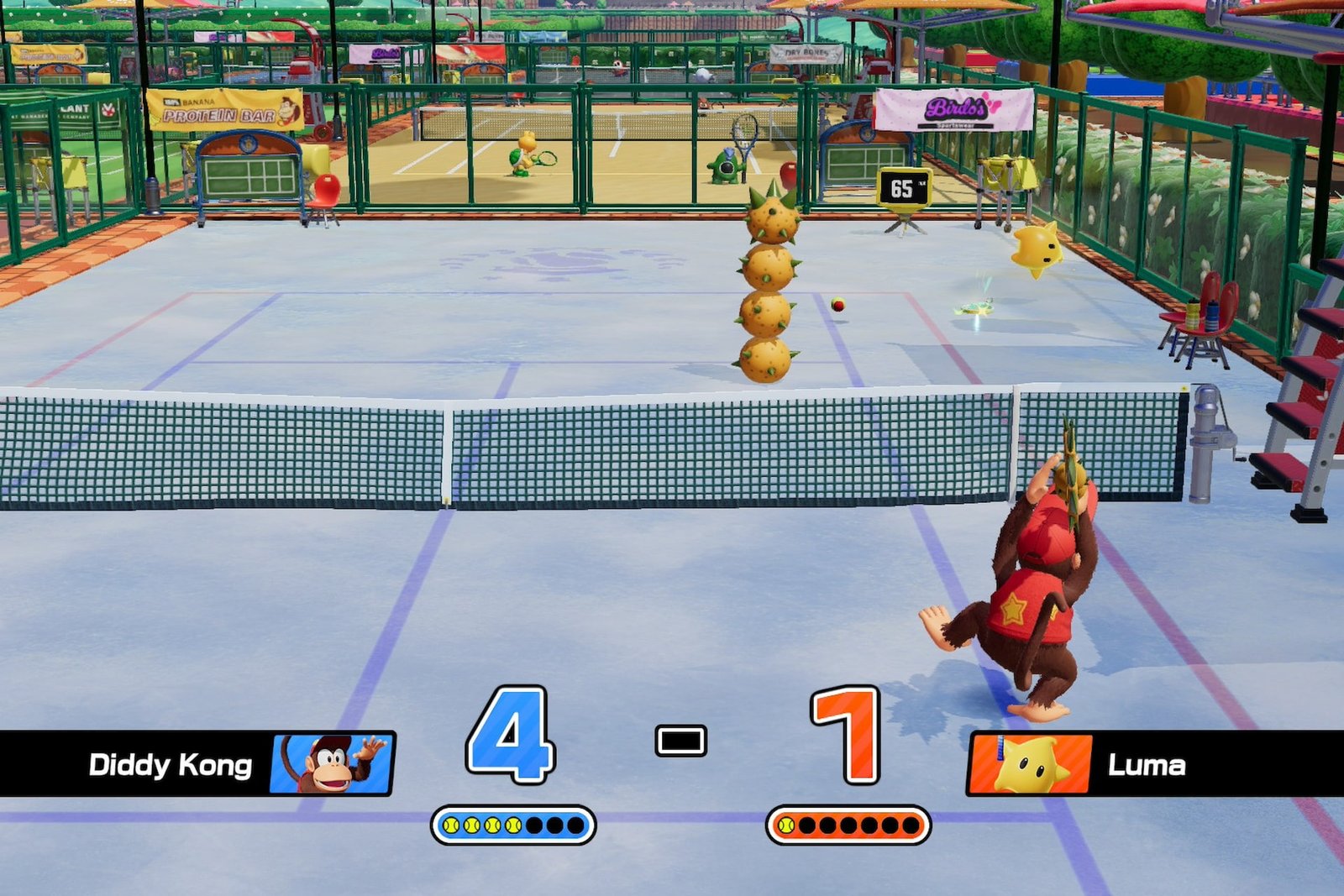Select the Protein Bar banner

223,108
